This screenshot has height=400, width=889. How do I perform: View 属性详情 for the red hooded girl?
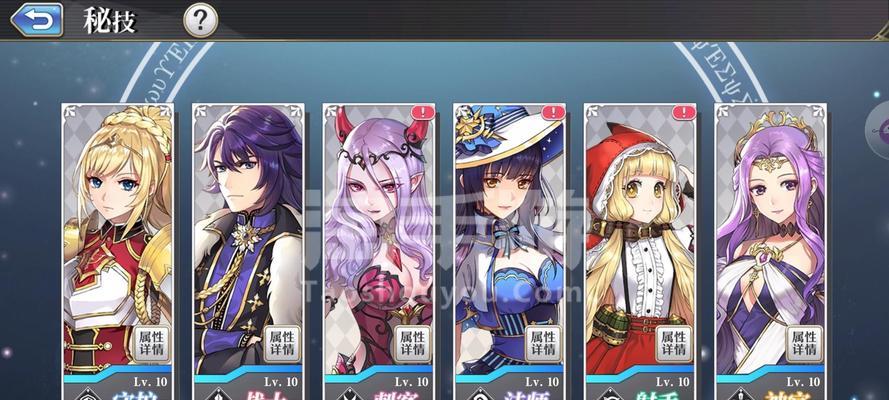pyautogui.click(x=673, y=343)
